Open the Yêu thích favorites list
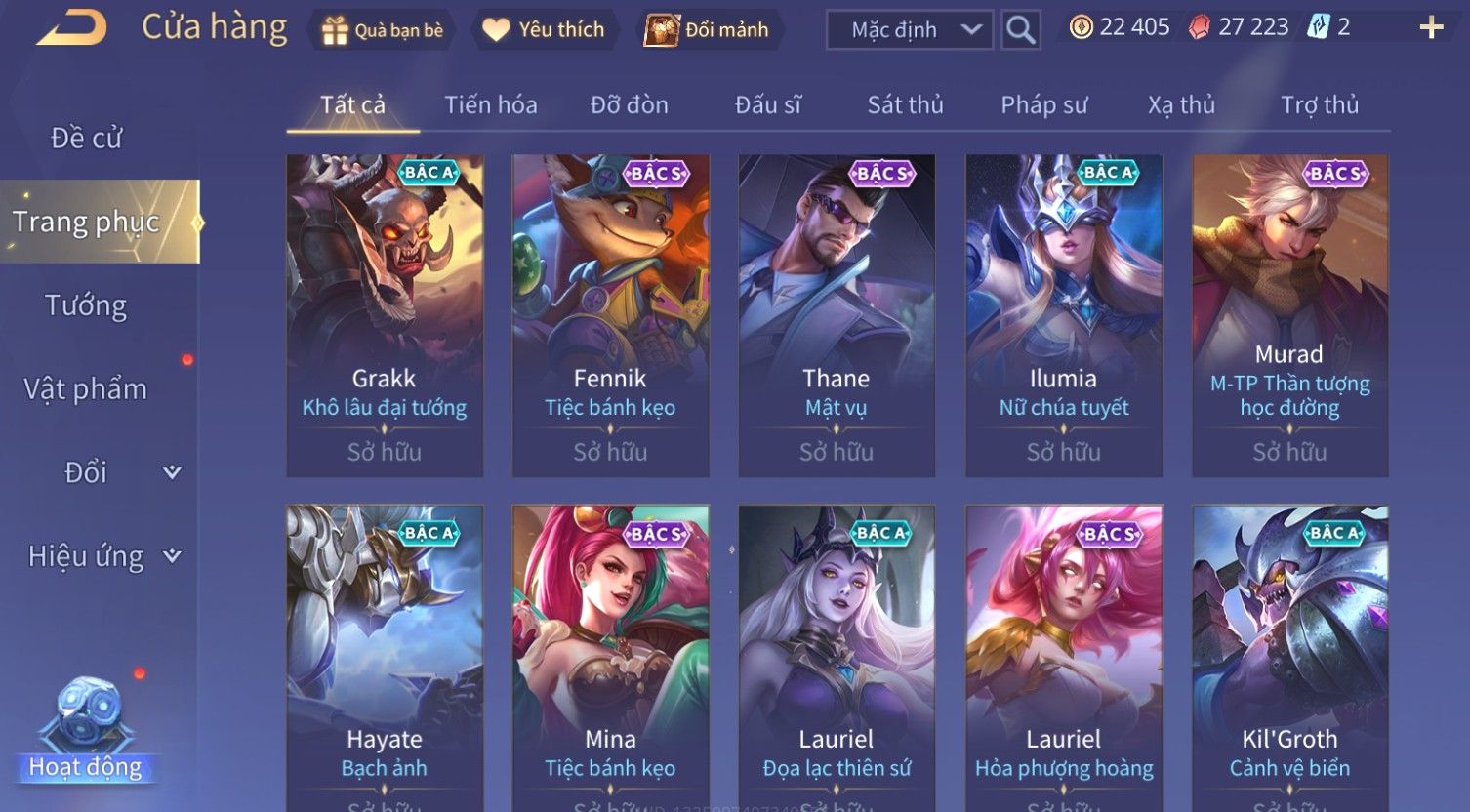Viewport: 1470px width, 812px height. point(544,30)
